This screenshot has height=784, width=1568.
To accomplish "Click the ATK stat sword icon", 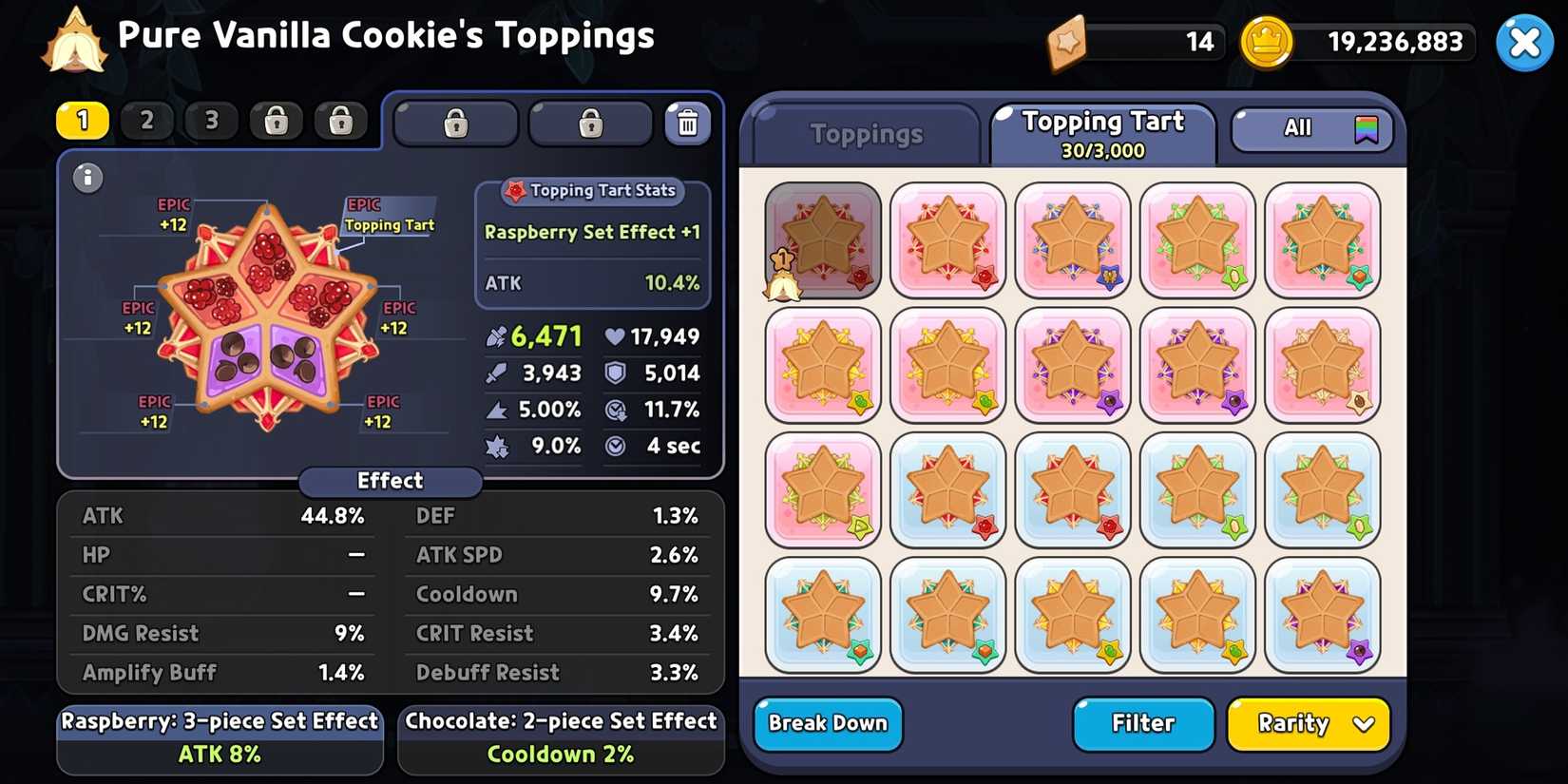I will coord(495,336).
